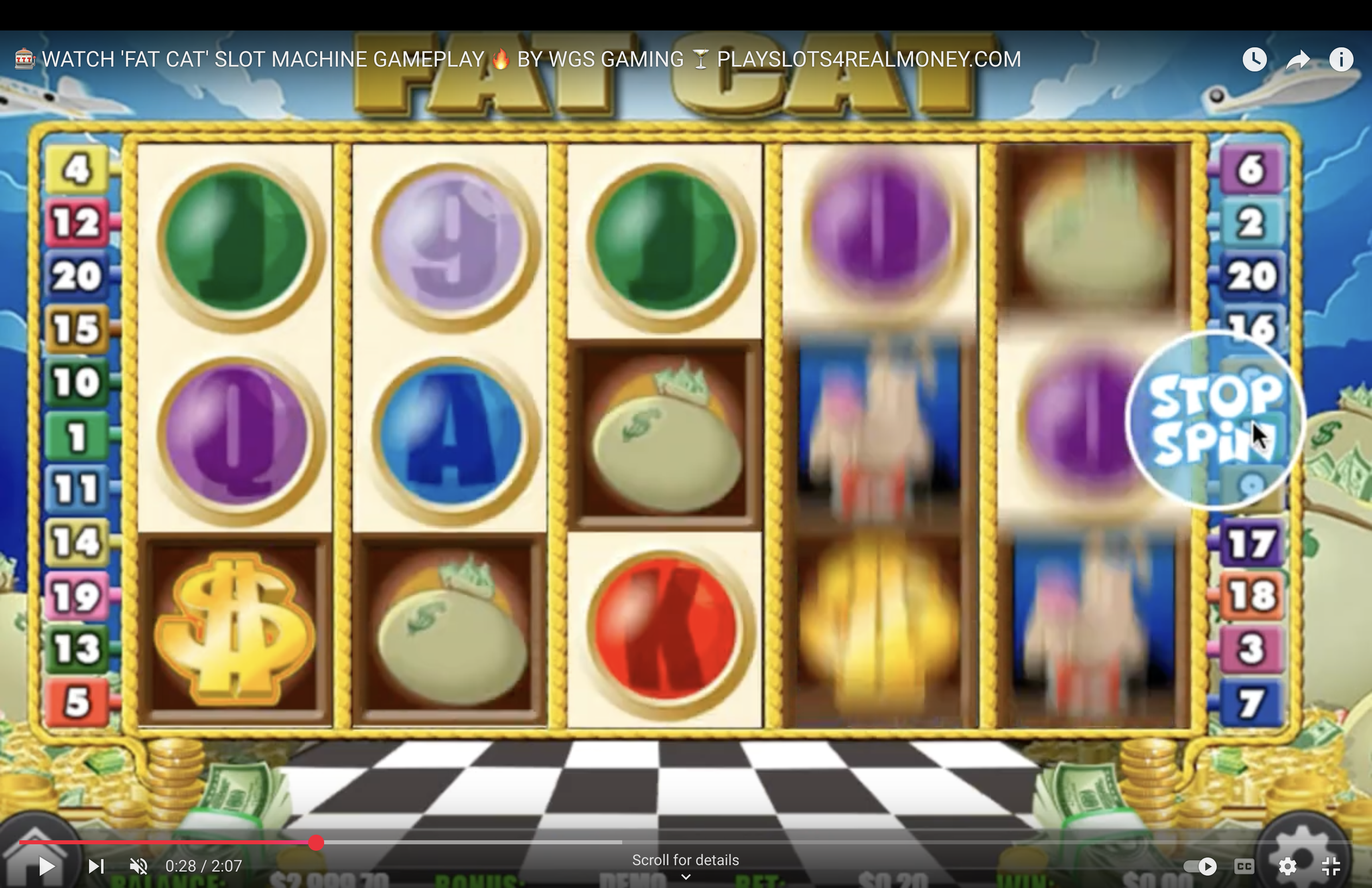The width and height of the screenshot is (1372, 888).
Task: Resume the video with the play button
Action: (46, 866)
